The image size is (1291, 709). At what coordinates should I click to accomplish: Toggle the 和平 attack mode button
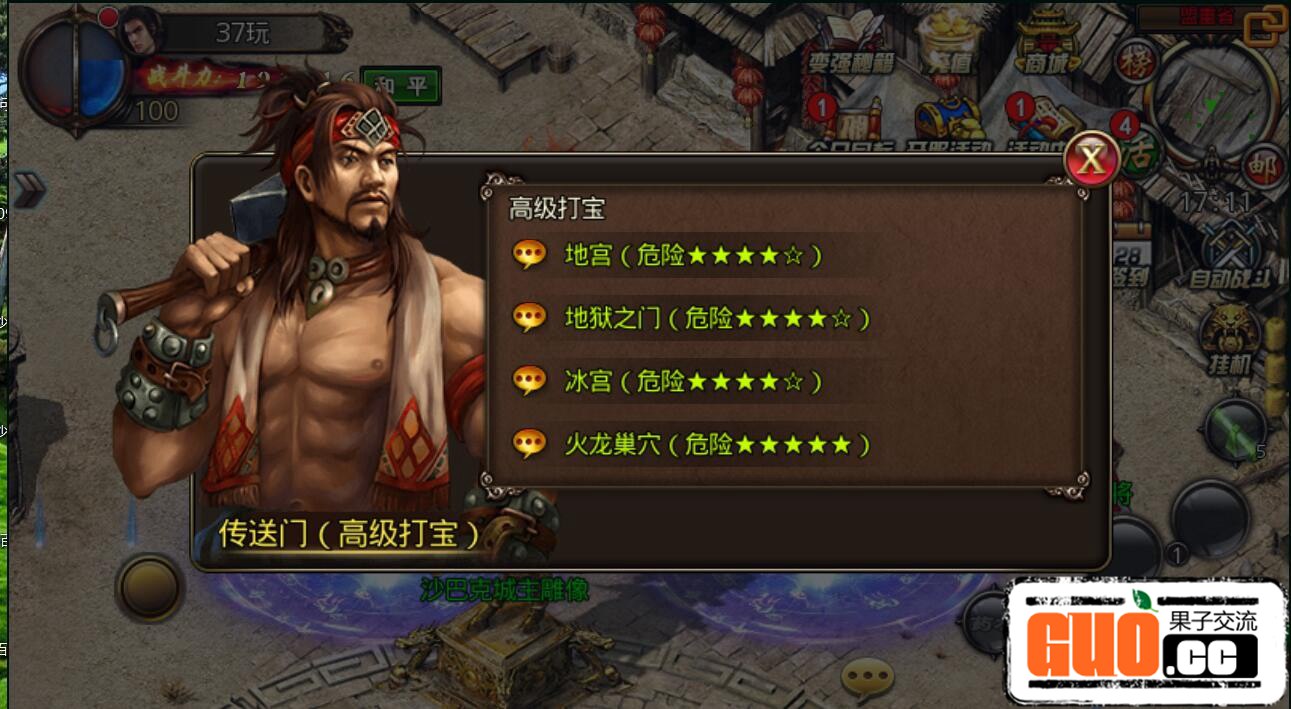tap(400, 86)
